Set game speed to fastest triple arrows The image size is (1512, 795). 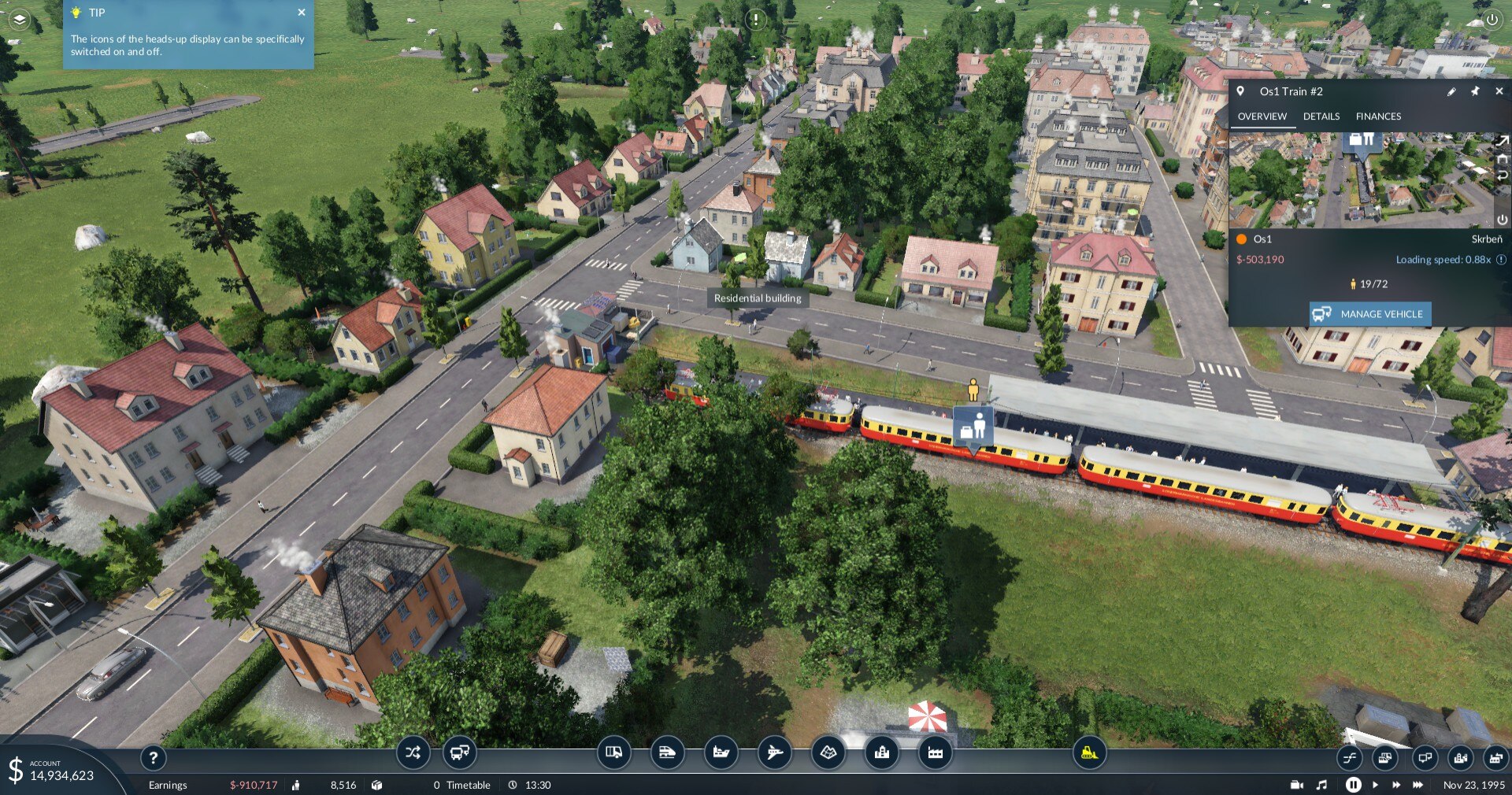(1417, 785)
